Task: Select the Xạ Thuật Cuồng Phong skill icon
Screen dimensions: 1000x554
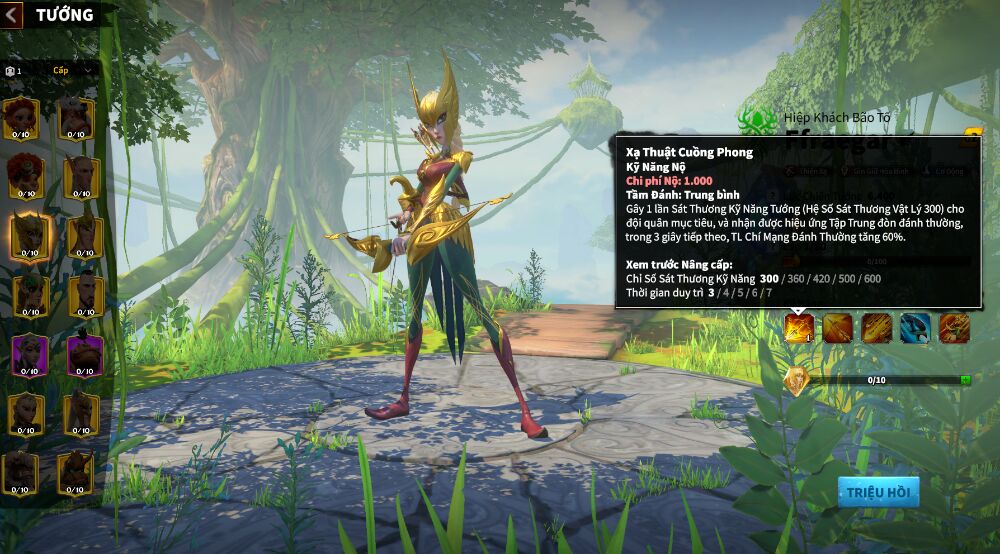Action: pos(799,328)
